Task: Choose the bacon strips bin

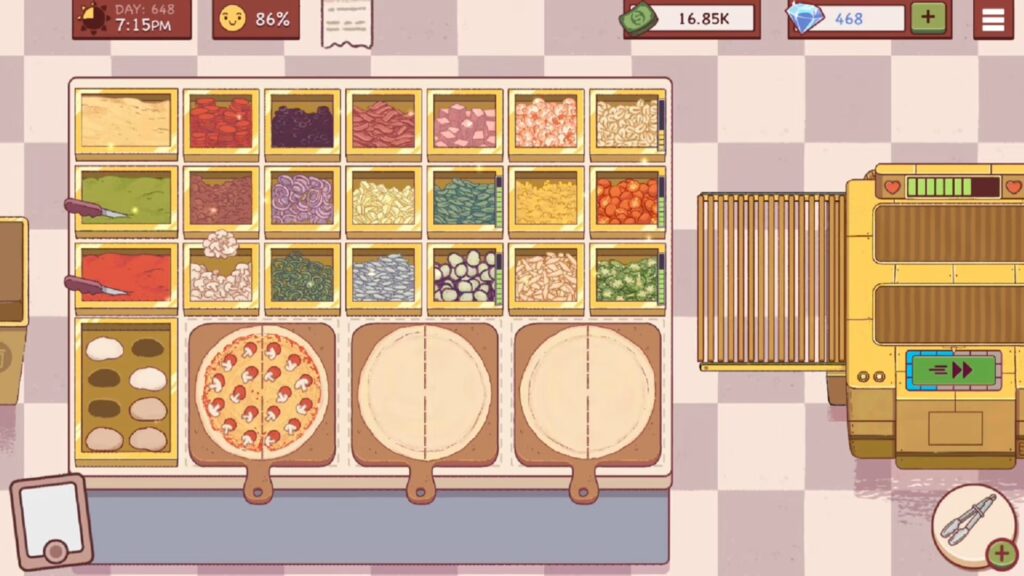Action: pos(383,124)
